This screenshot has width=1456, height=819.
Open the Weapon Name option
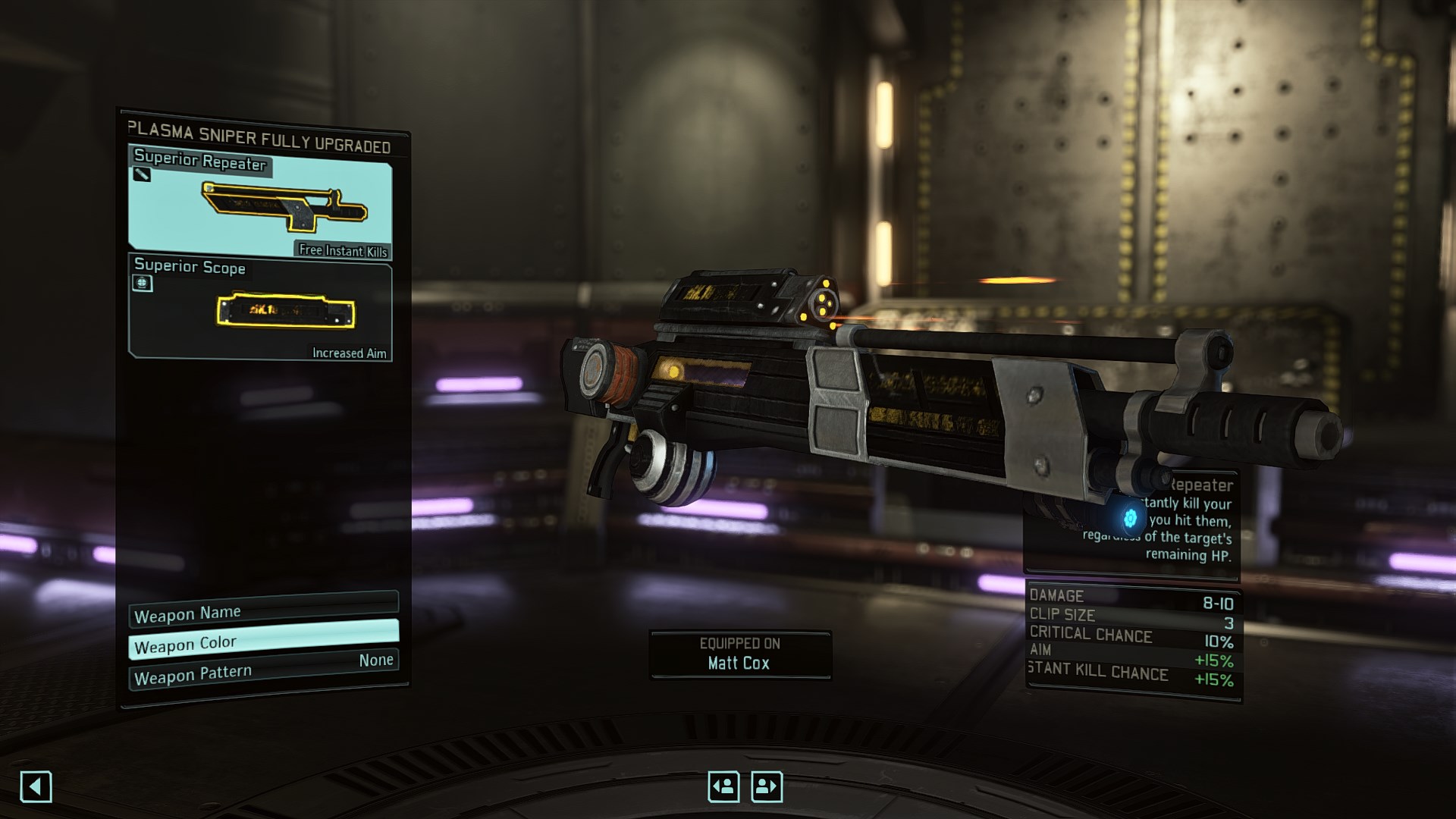click(x=263, y=611)
